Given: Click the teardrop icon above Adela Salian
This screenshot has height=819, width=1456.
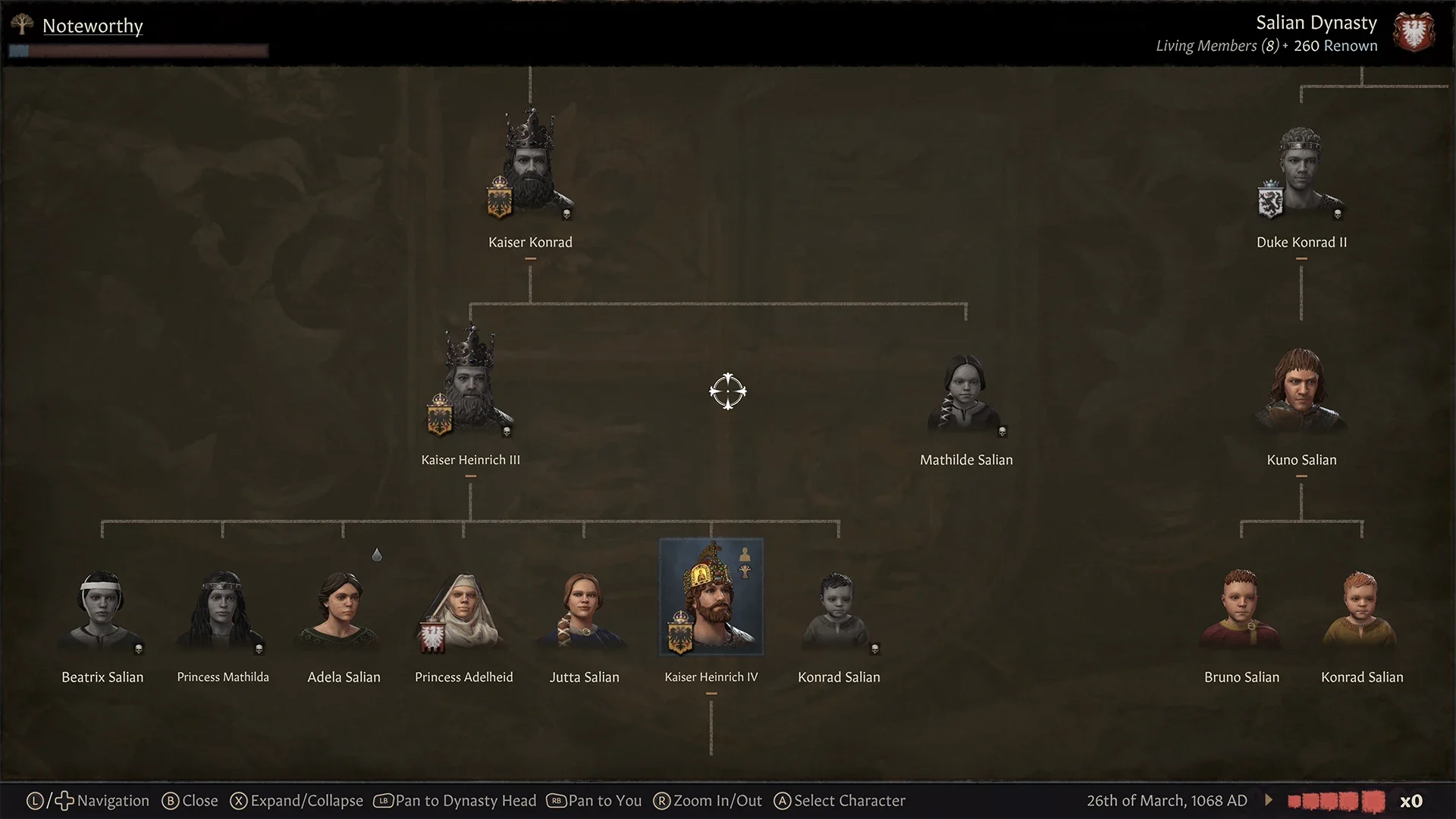Looking at the screenshot, I should click(377, 555).
